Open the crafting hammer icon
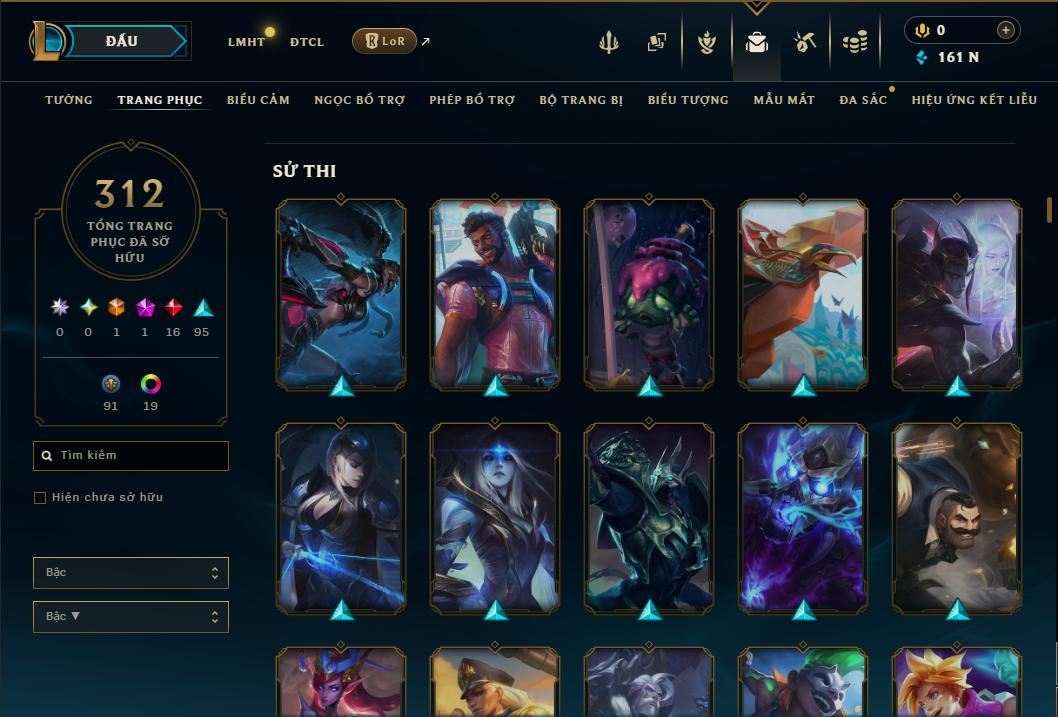The image size is (1058, 717). click(x=805, y=42)
